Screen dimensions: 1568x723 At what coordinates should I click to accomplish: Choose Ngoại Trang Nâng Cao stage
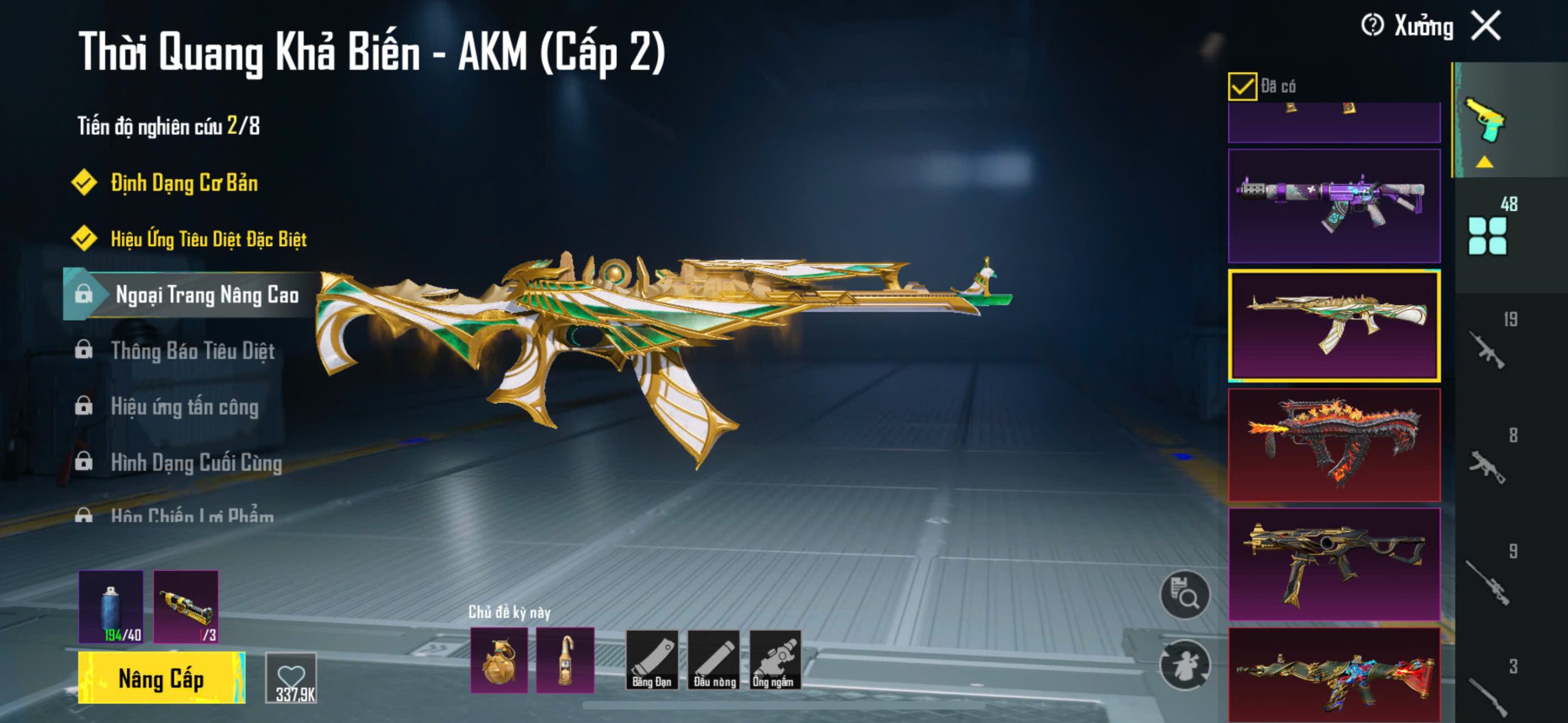[206, 295]
